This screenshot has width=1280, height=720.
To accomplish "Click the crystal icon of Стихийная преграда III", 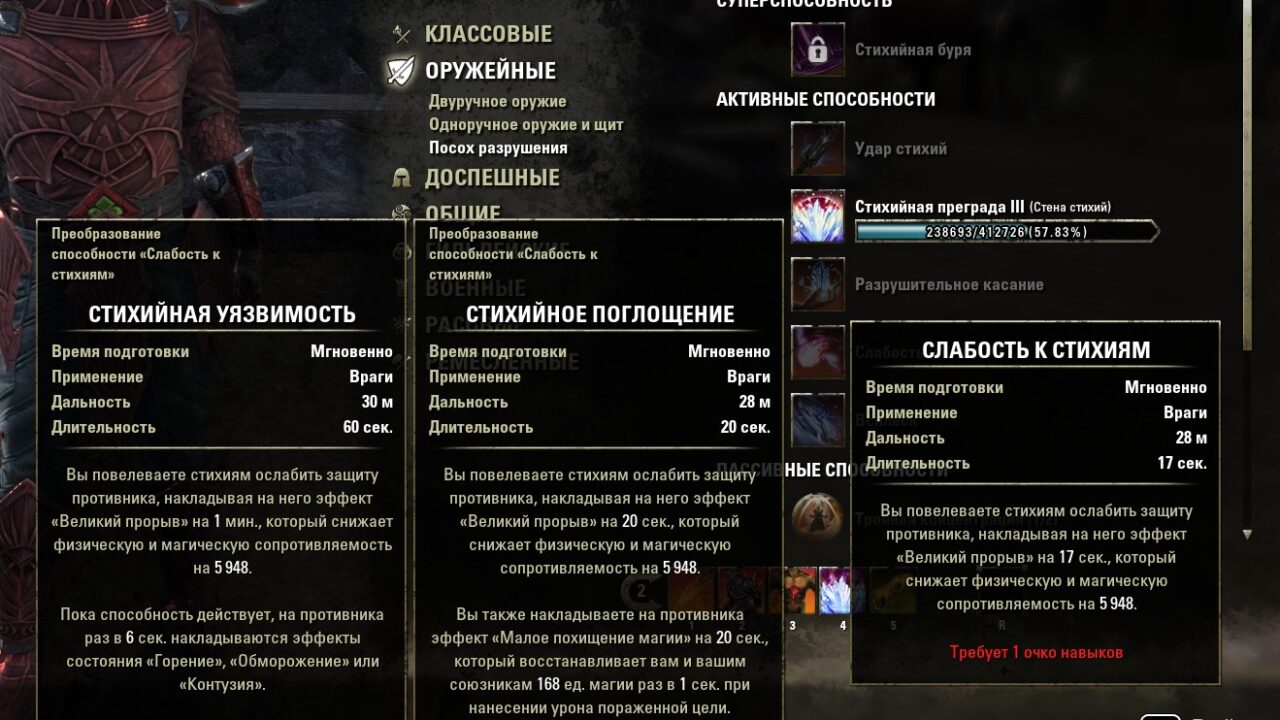I will coord(818,218).
